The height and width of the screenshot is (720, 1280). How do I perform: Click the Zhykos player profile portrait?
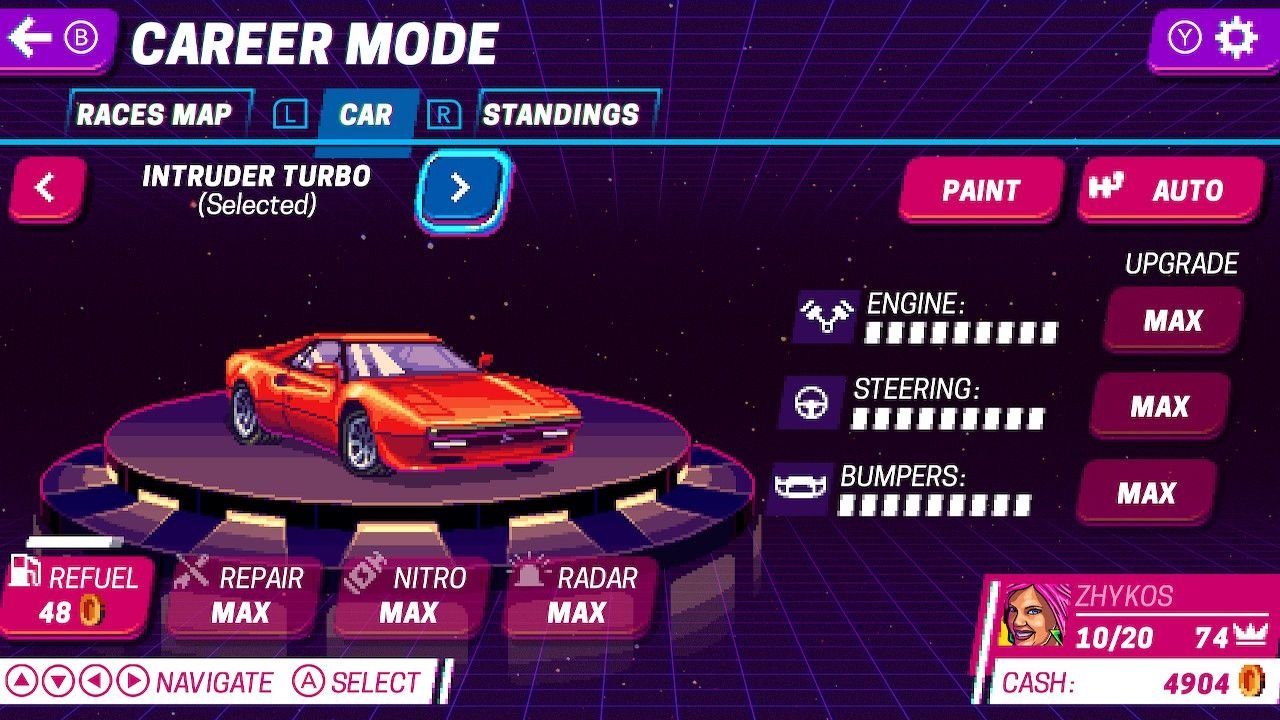pos(1035,614)
